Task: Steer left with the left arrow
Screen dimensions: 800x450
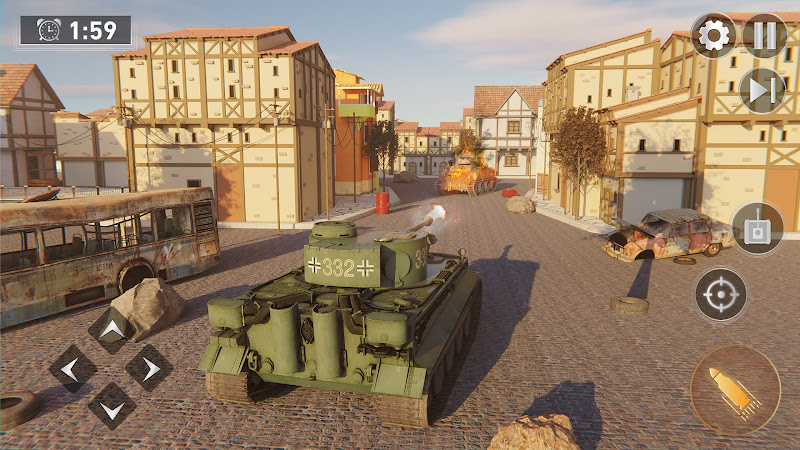Action: tap(73, 368)
